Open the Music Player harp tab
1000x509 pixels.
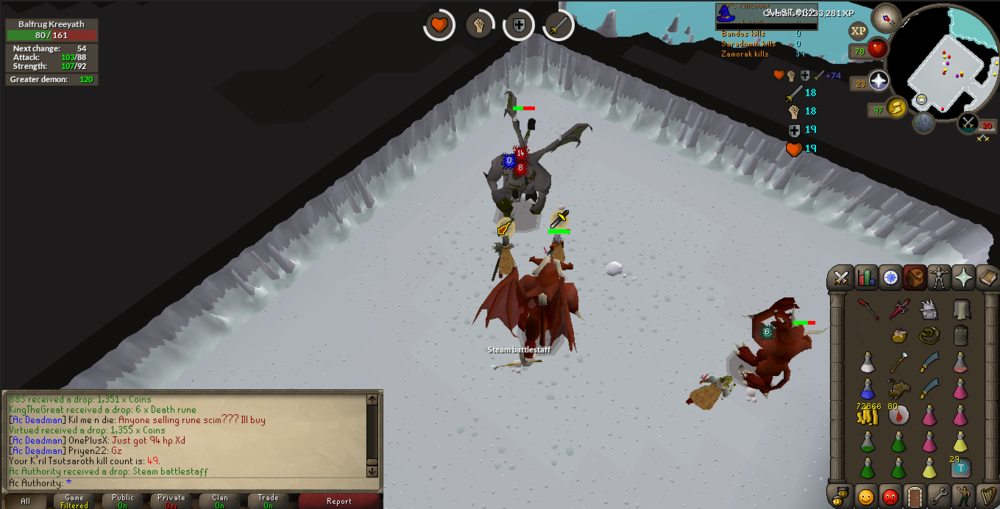[x=987, y=495]
